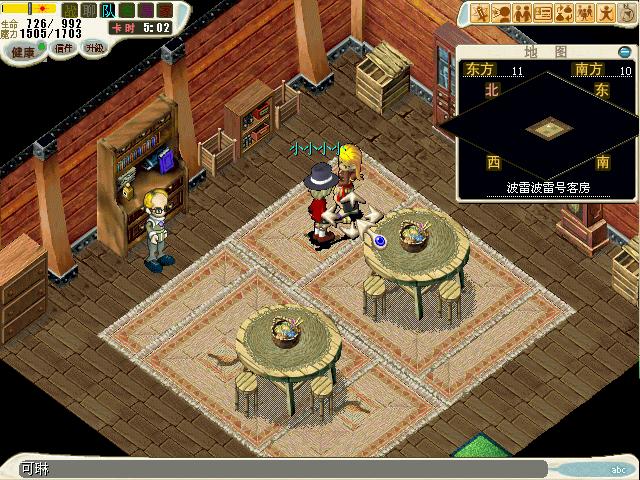Open the dancing figure action icon
The image size is (640, 480).
pyautogui.click(x=607, y=13)
